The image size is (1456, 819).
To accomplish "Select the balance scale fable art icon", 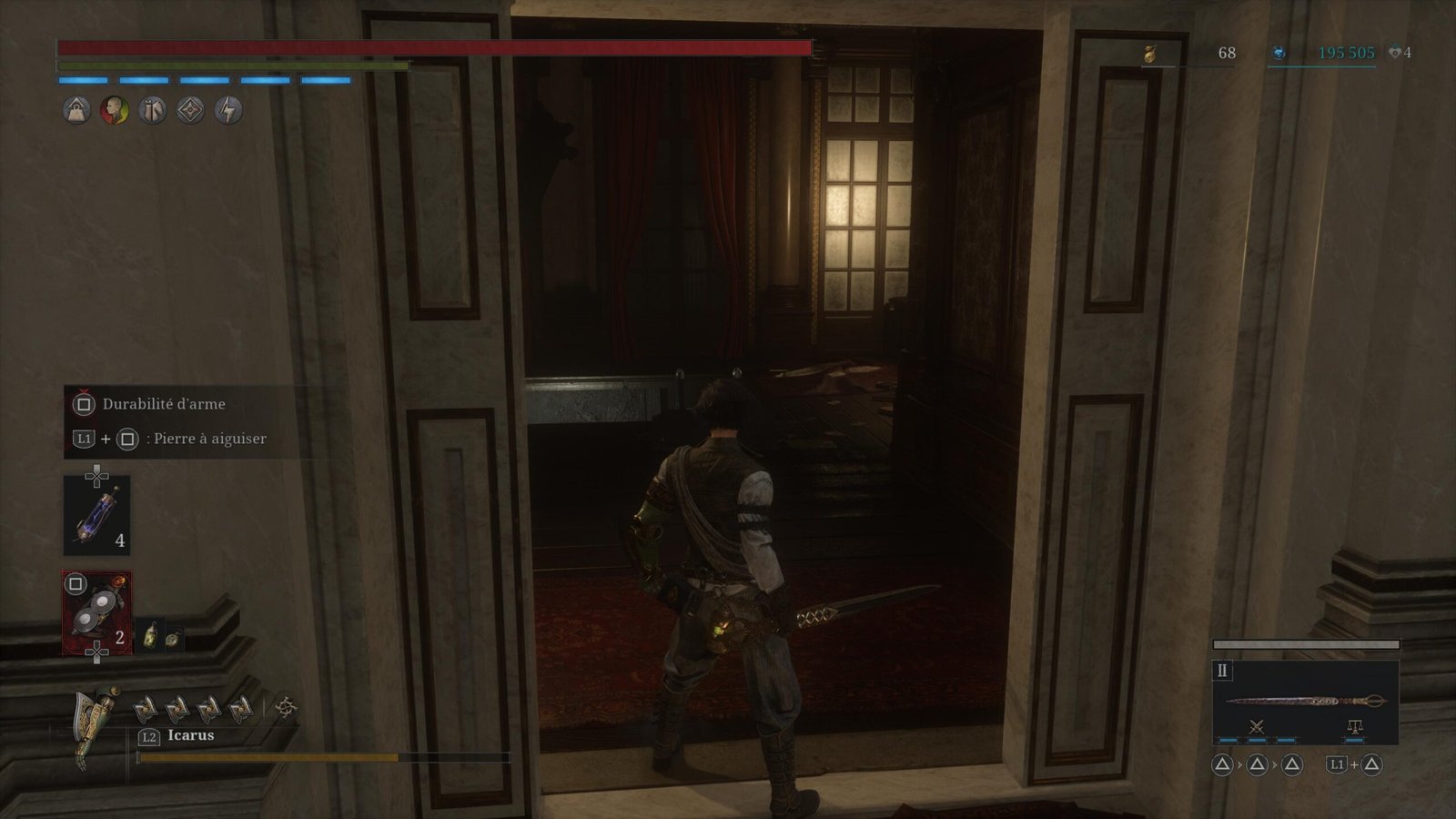I will point(1354,726).
